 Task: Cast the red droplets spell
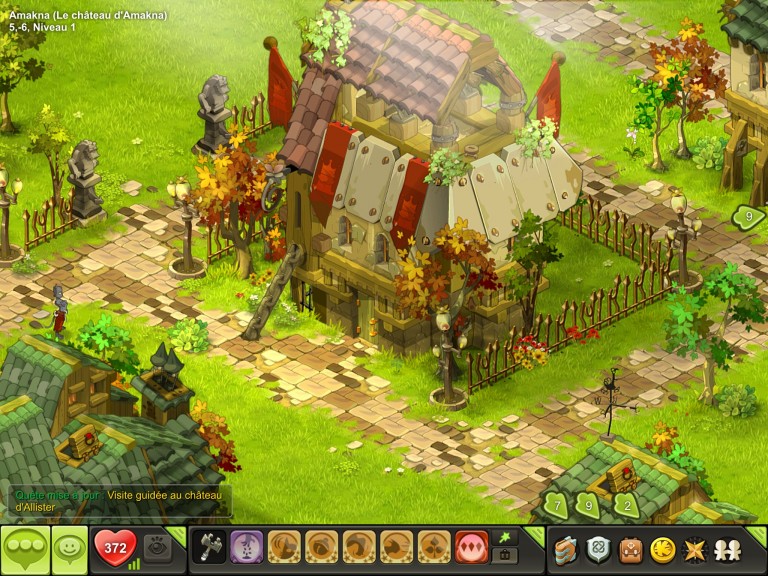[x=472, y=547]
